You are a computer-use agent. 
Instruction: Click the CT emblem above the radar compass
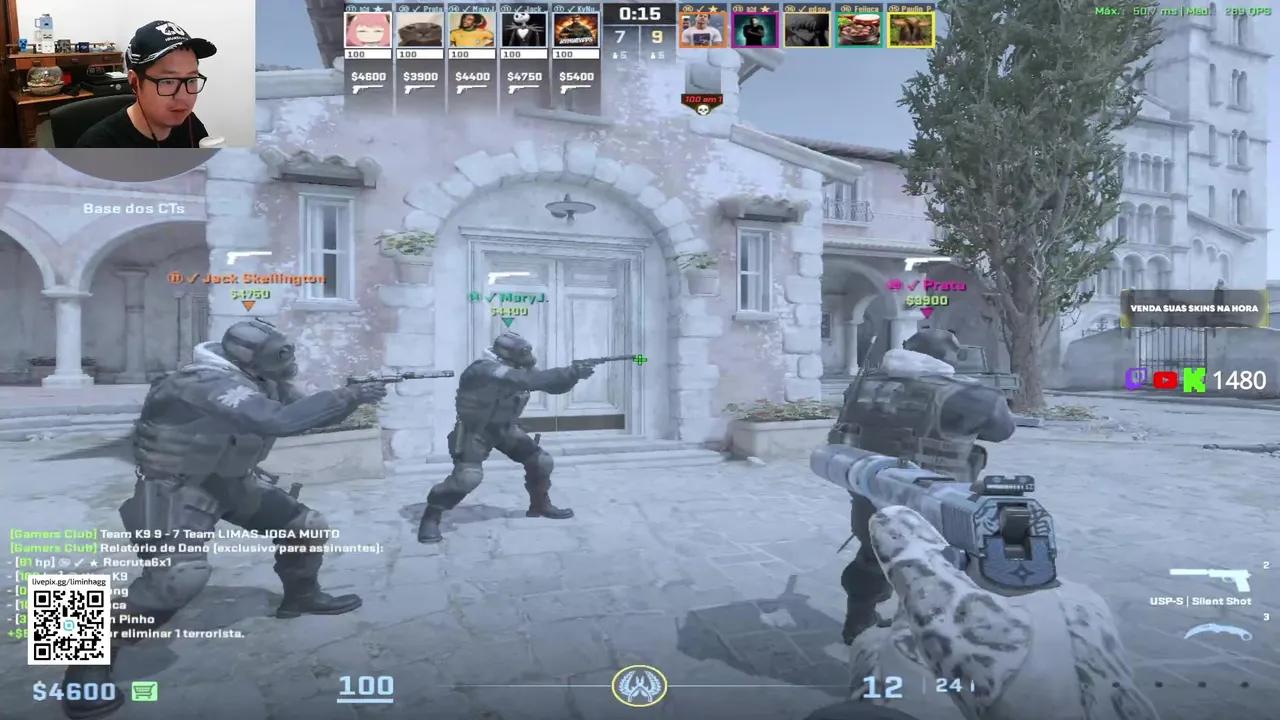coord(640,684)
